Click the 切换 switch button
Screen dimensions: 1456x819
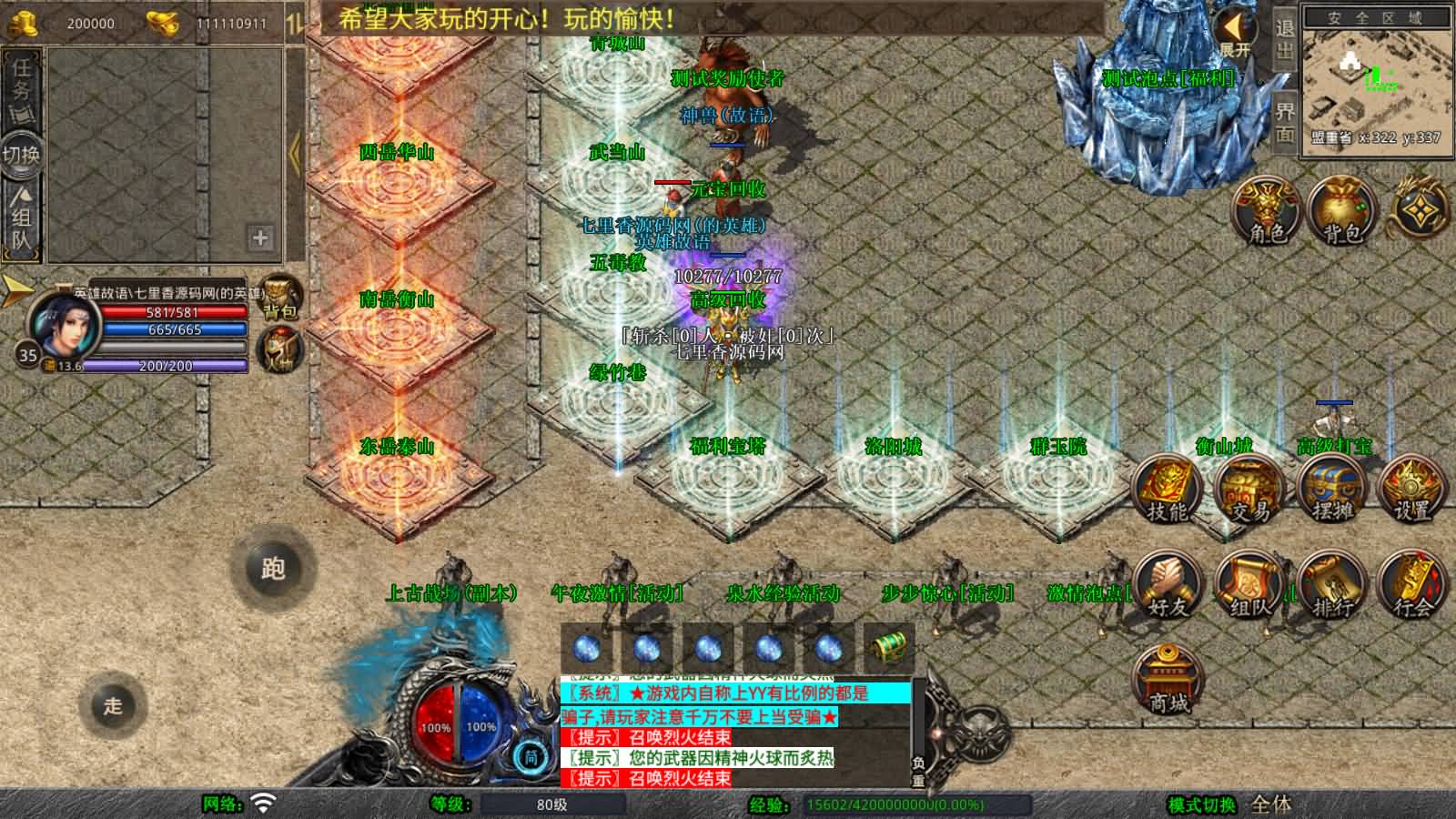pyautogui.click(x=22, y=155)
